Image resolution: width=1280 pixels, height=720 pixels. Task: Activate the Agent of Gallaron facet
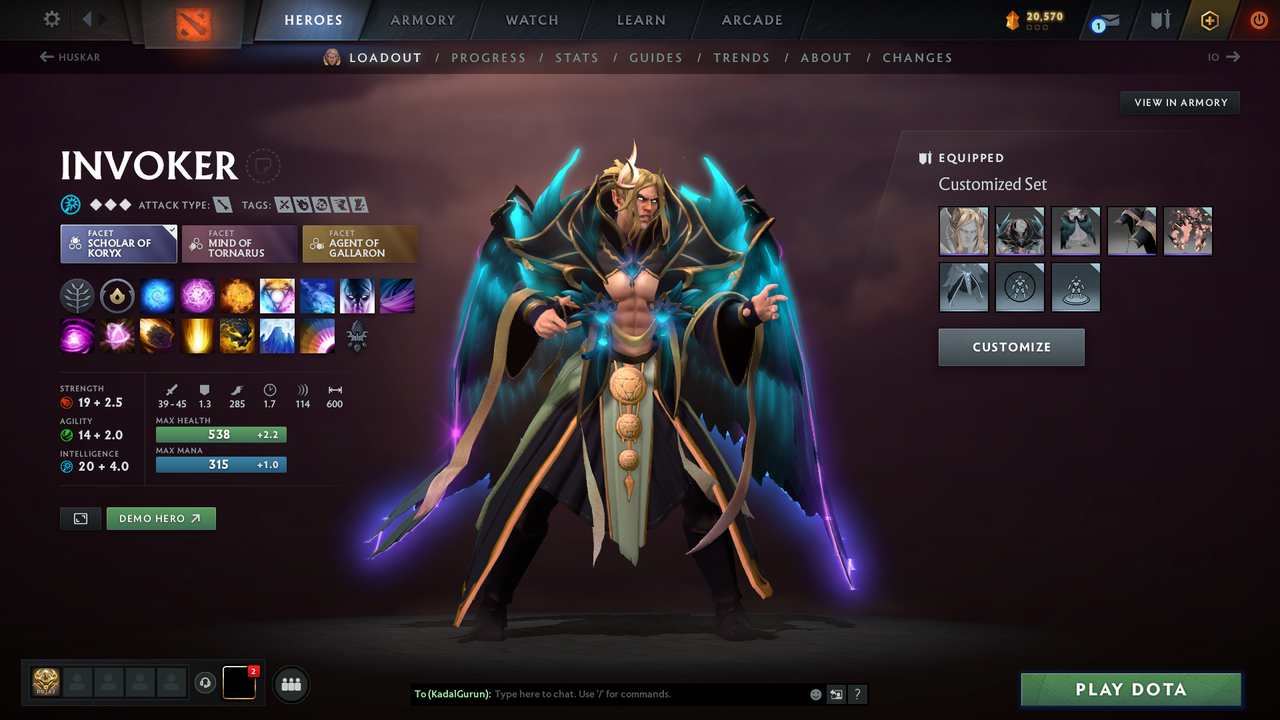tap(360, 243)
